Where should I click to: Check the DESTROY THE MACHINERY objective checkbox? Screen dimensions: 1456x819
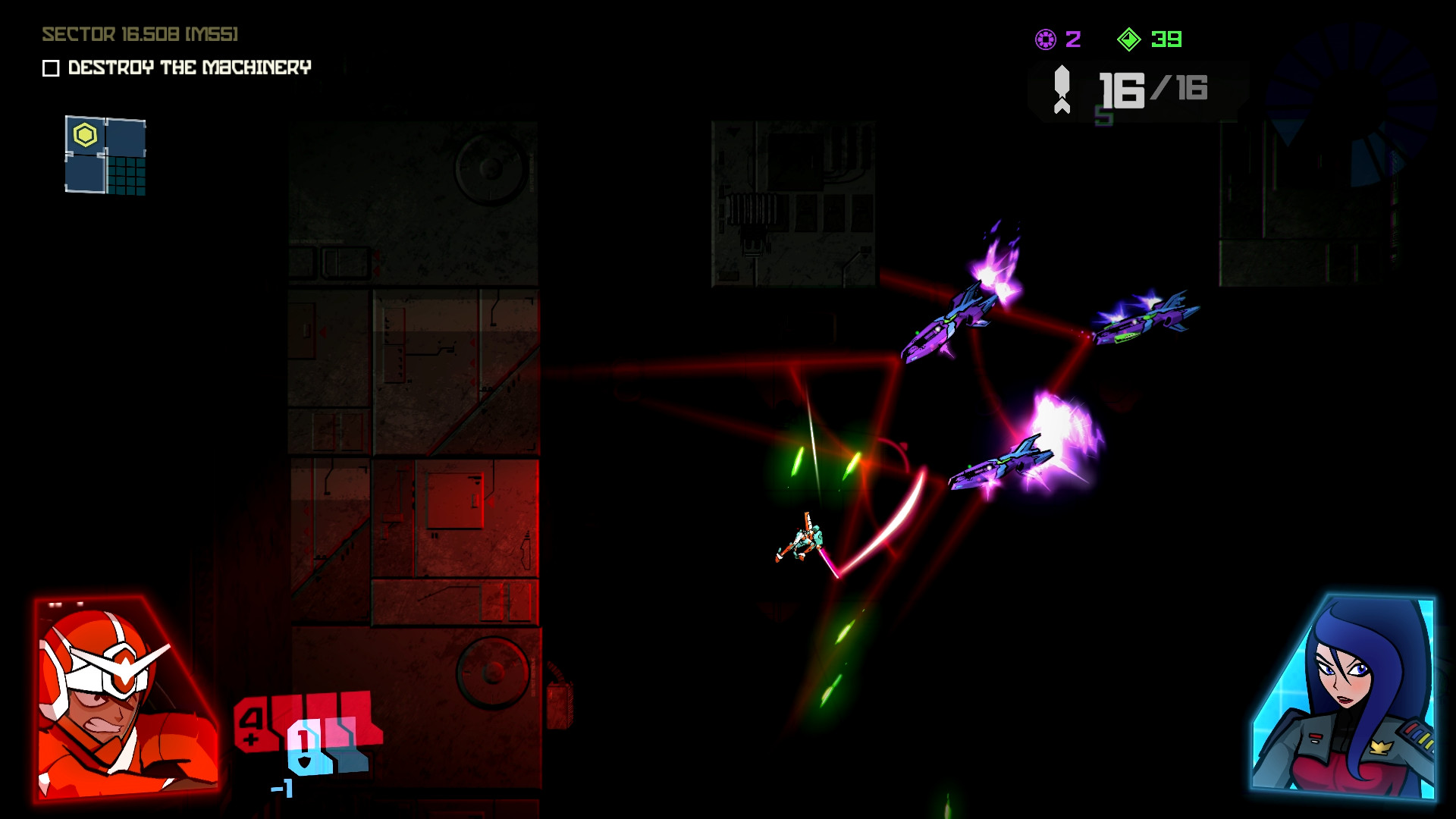tap(50, 68)
